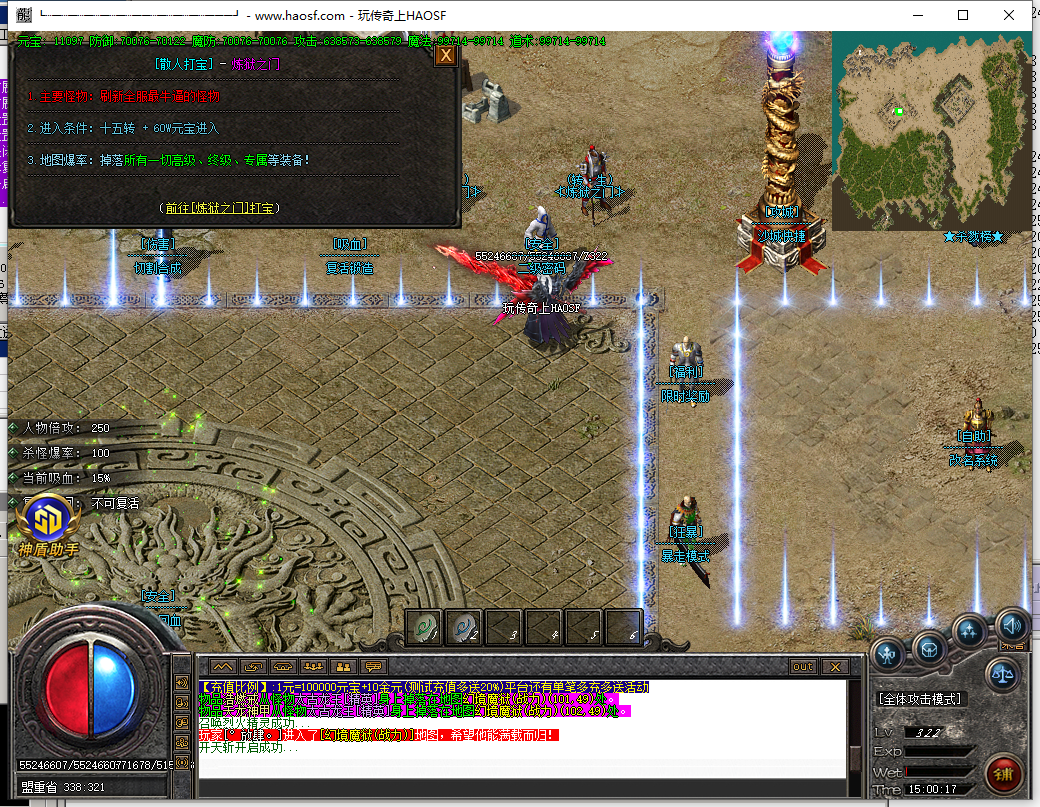This screenshot has width=1040, height=807.
Task: Open the ★杀戮榜★ ranking under the minimap
Action: point(972,237)
